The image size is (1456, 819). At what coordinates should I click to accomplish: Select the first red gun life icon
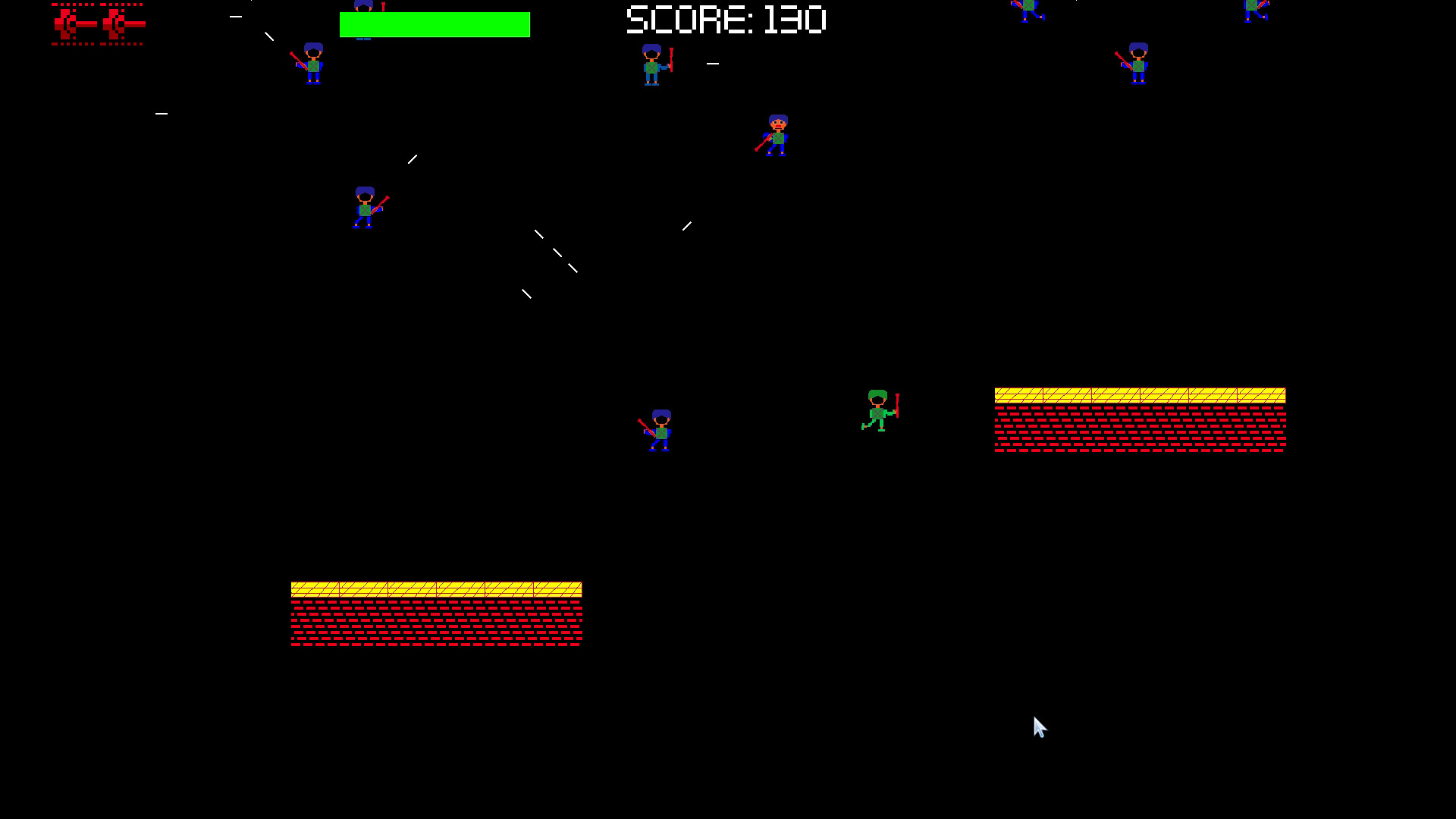[72, 23]
